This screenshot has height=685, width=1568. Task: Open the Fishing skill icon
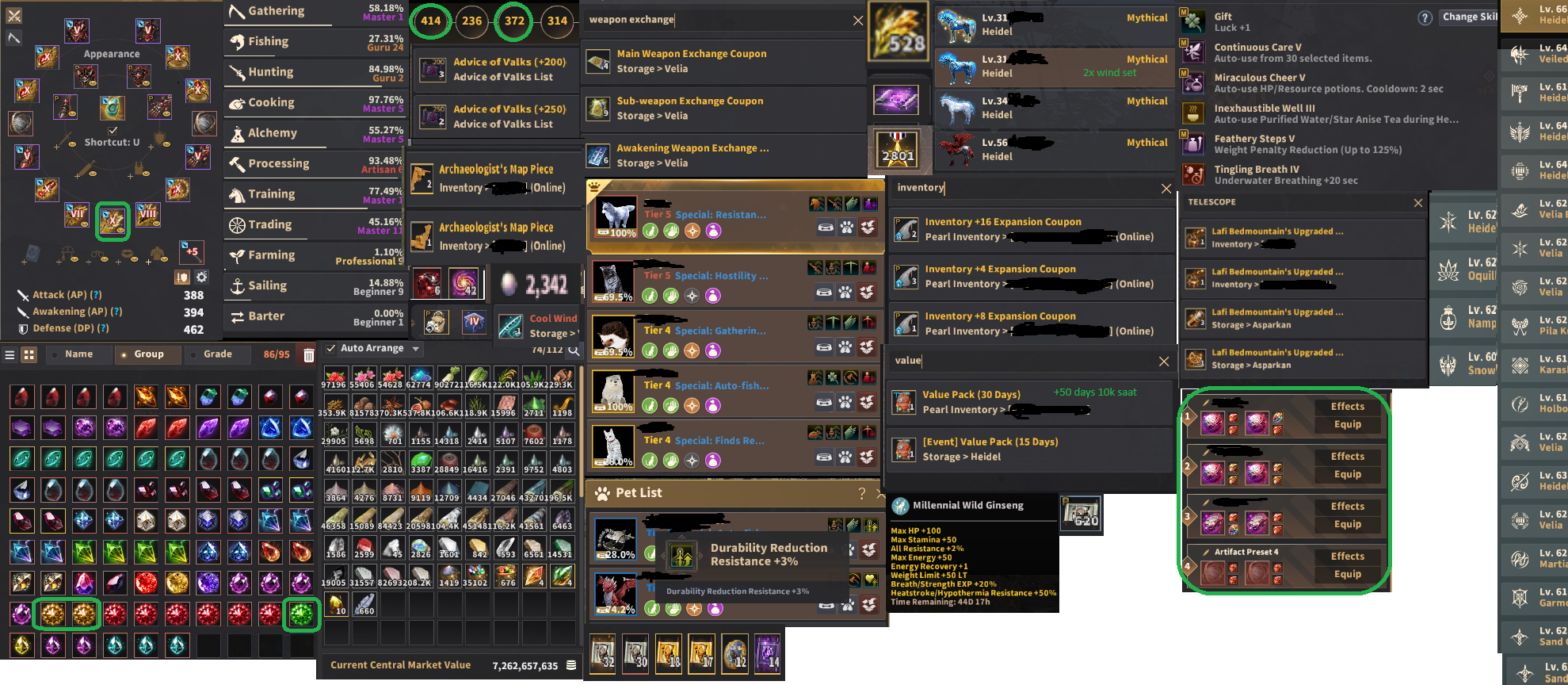(238, 40)
